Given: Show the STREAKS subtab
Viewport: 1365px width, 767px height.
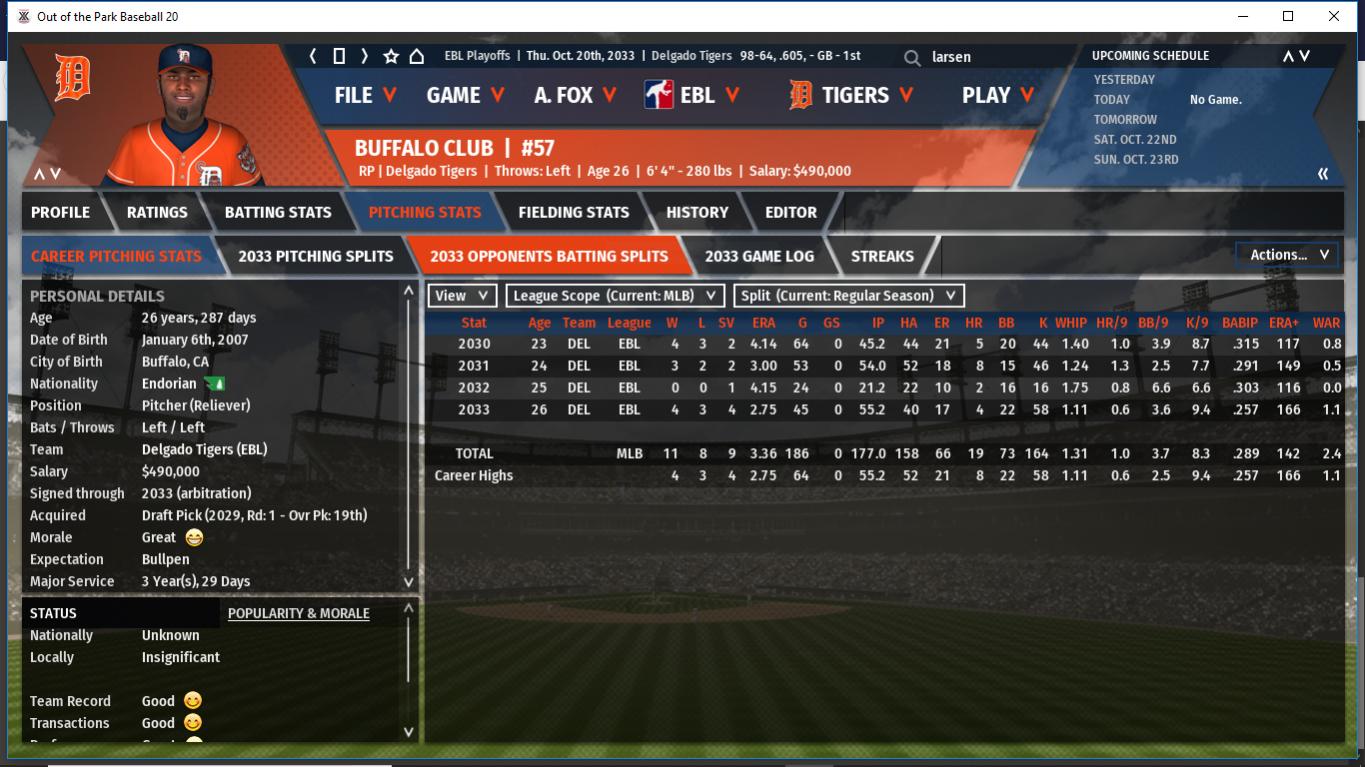Looking at the screenshot, I should point(882,256).
